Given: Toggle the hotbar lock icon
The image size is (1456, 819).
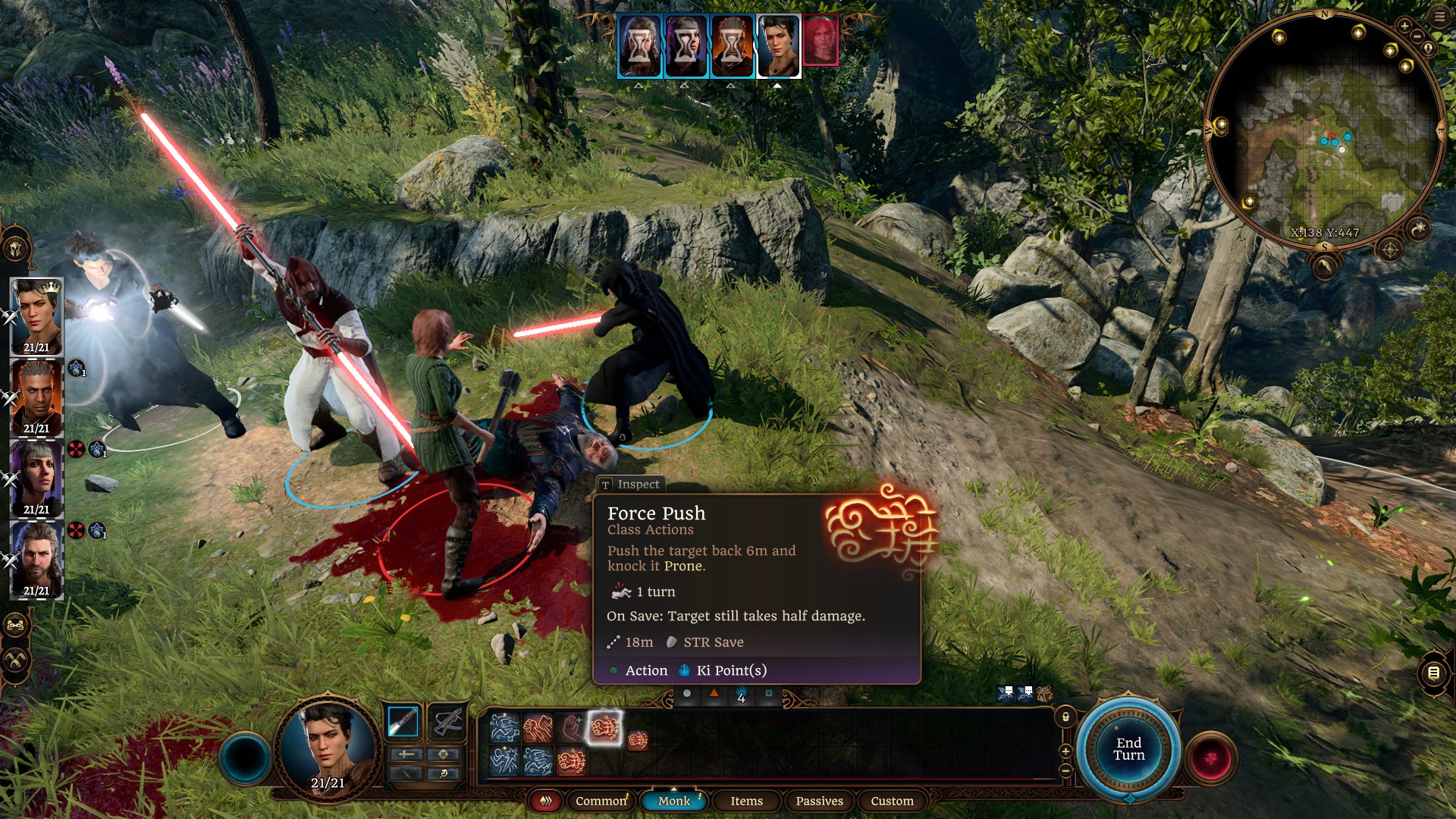Looking at the screenshot, I should pyautogui.click(x=1065, y=717).
